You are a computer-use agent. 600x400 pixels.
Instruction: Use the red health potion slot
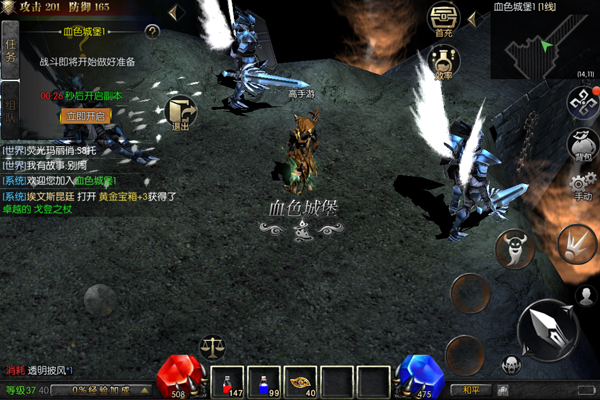click(x=228, y=380)
